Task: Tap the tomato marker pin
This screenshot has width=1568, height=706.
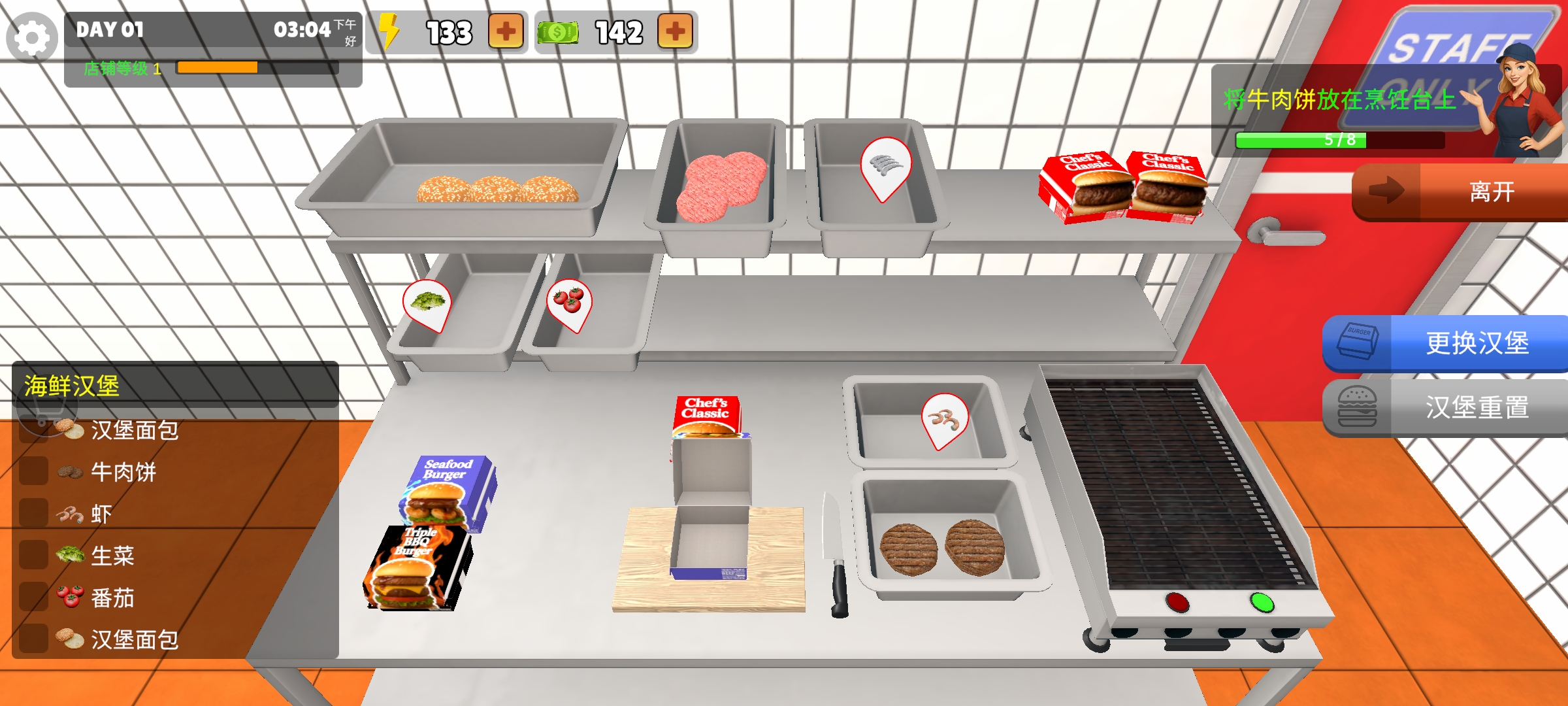Action: click(569, 302)
